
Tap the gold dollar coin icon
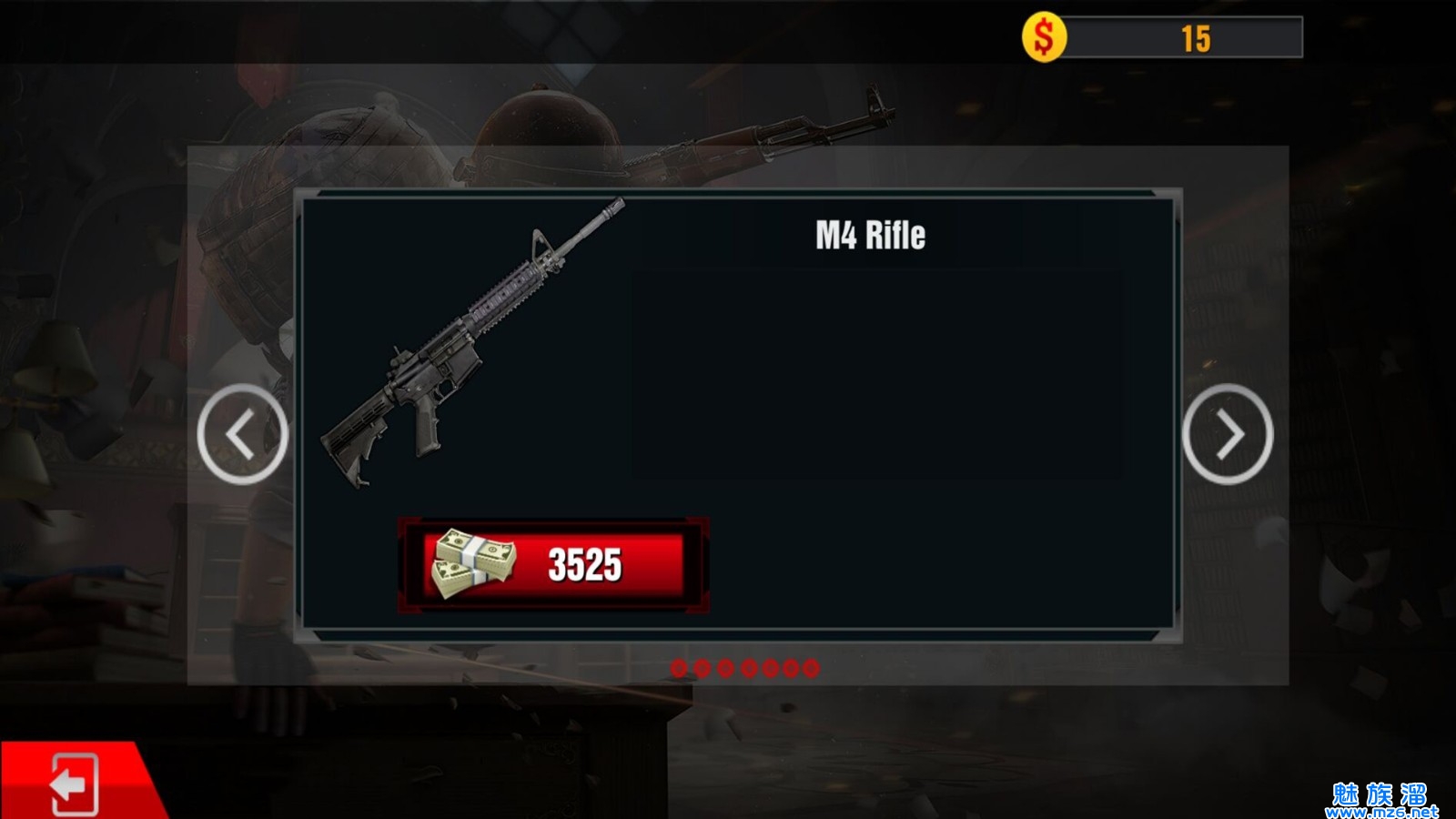(1044, 38)
